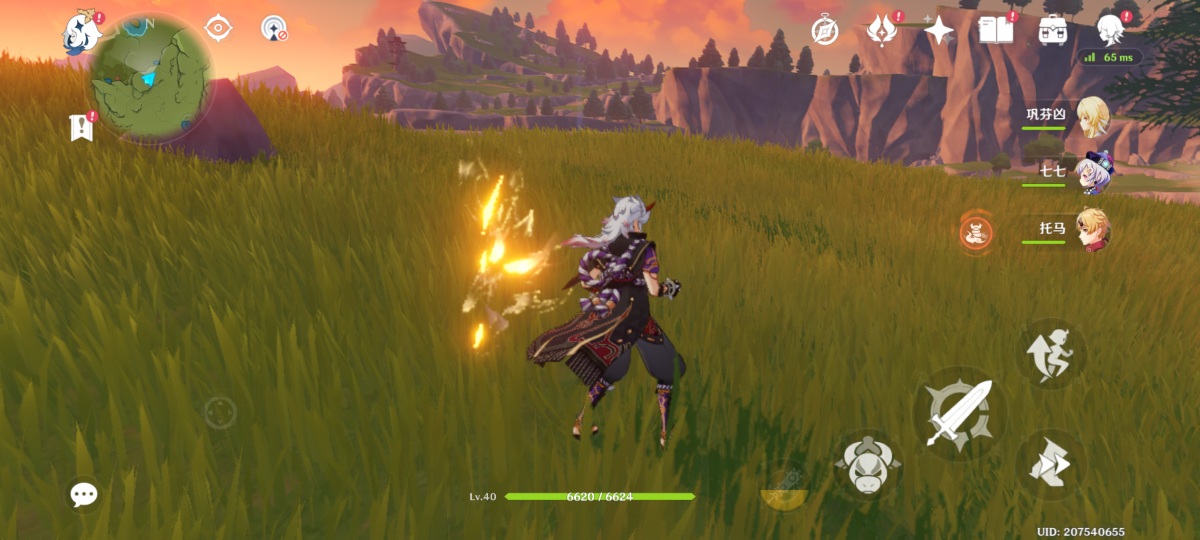This screenshot has height=540, width=1200.
Task: Open the adventurer handbook book icon
Action: click(996, 30)
